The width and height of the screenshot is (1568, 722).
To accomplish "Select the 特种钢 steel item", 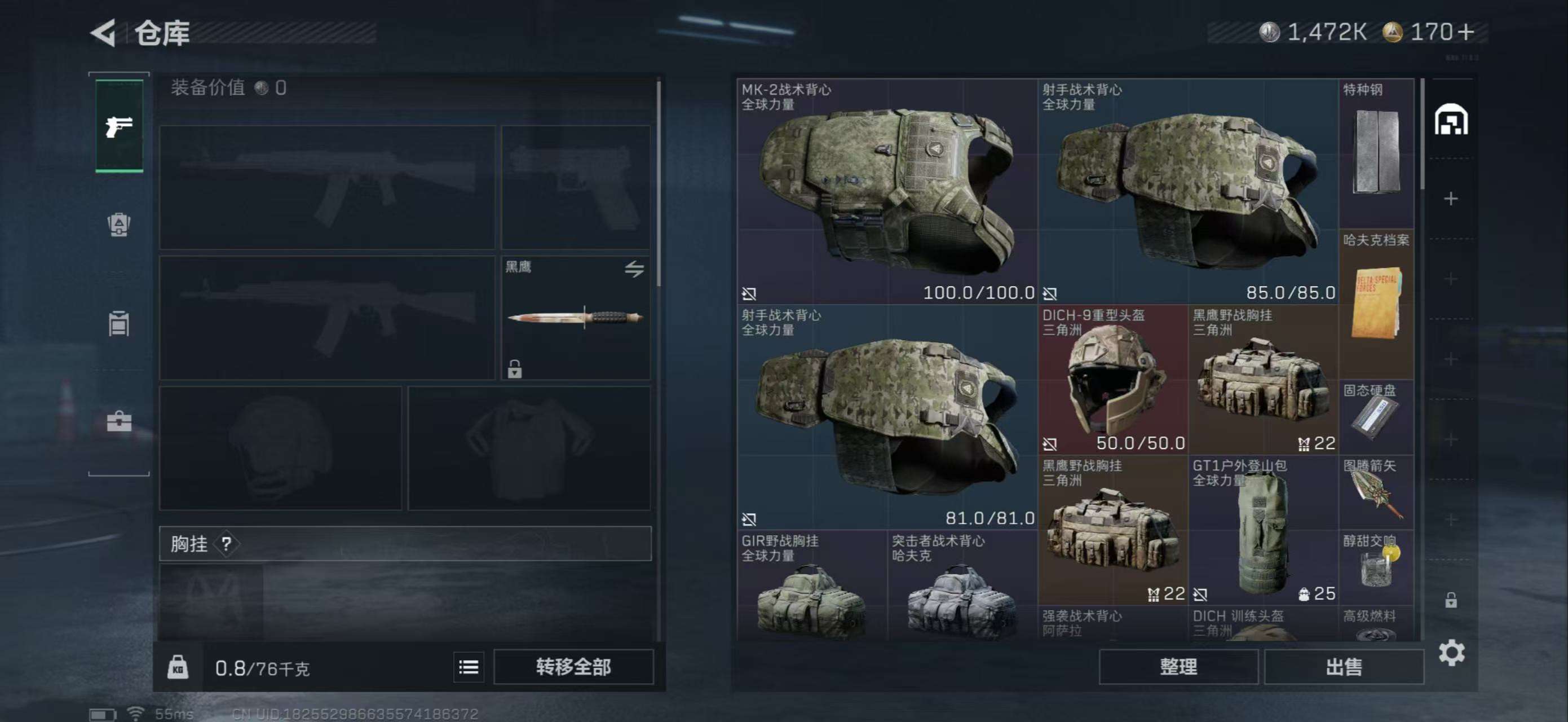I will [x=1376, y=152].
